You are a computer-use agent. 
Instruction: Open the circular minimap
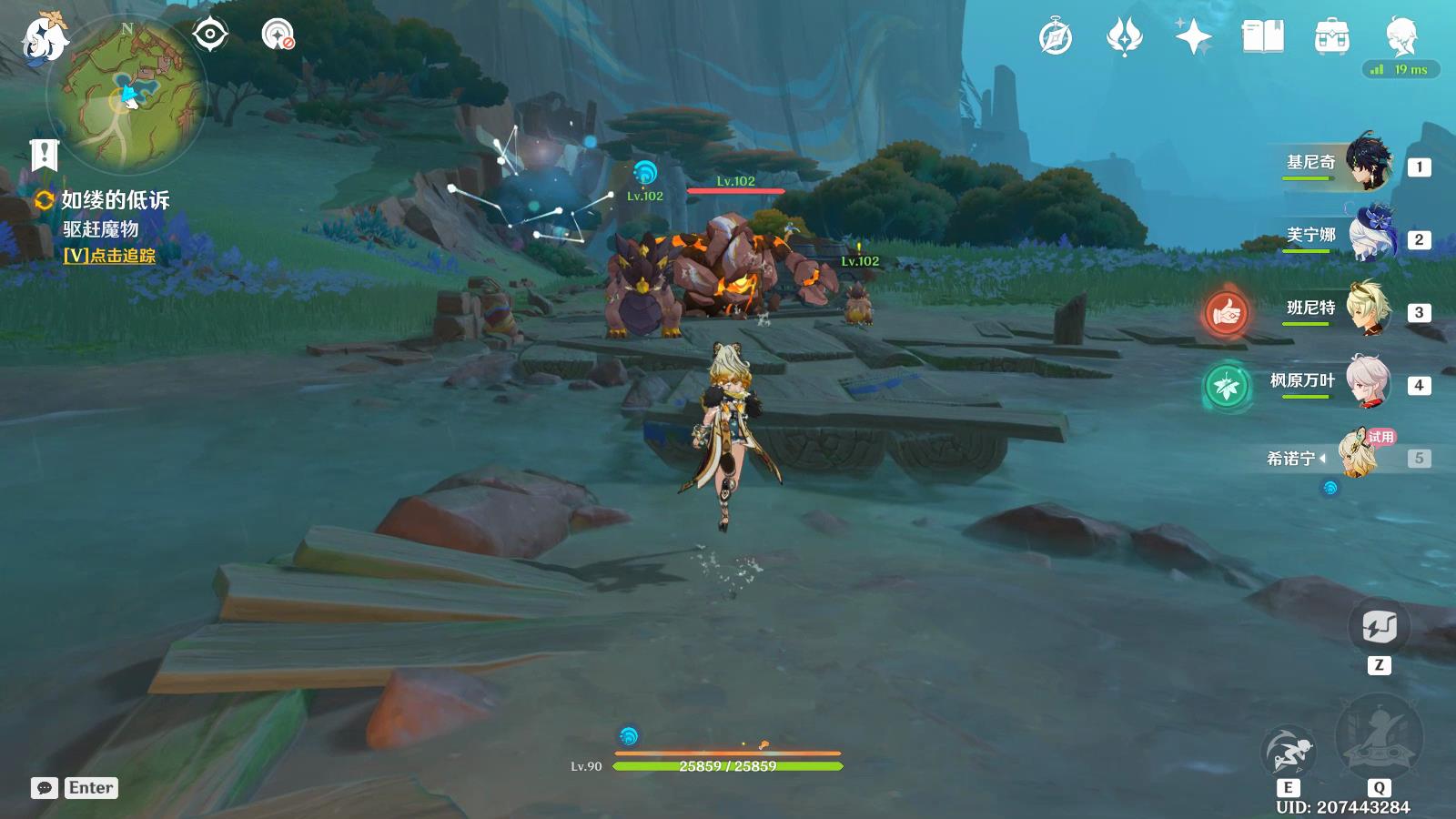tap(126, 95)
